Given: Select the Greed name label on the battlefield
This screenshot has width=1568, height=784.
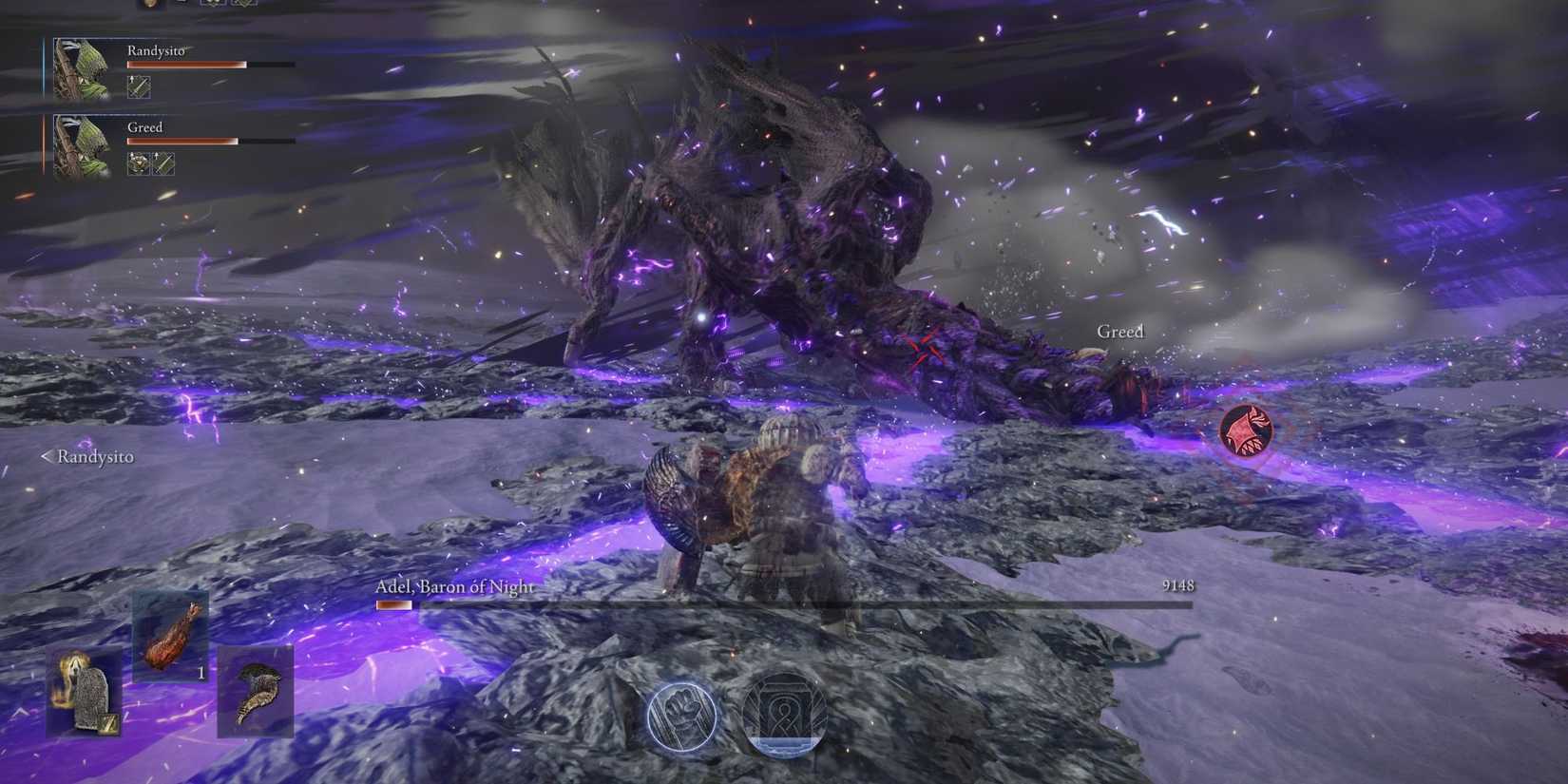Looking at the screenshot, I should 1119,332.
